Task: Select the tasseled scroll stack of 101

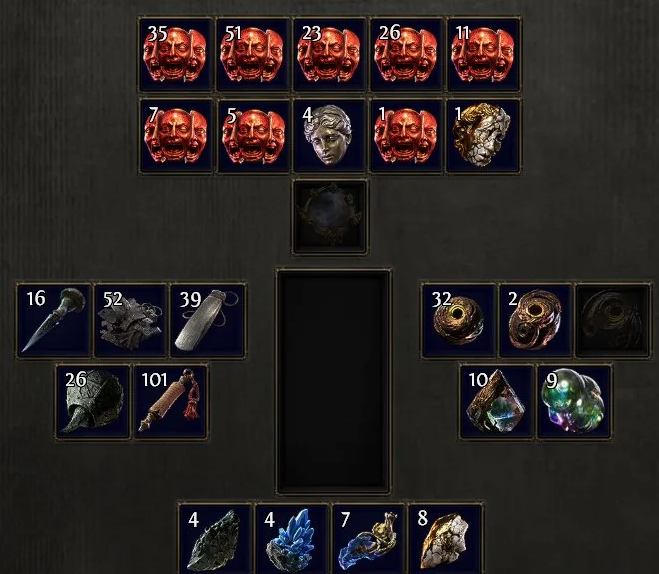Action: point(170,402)
